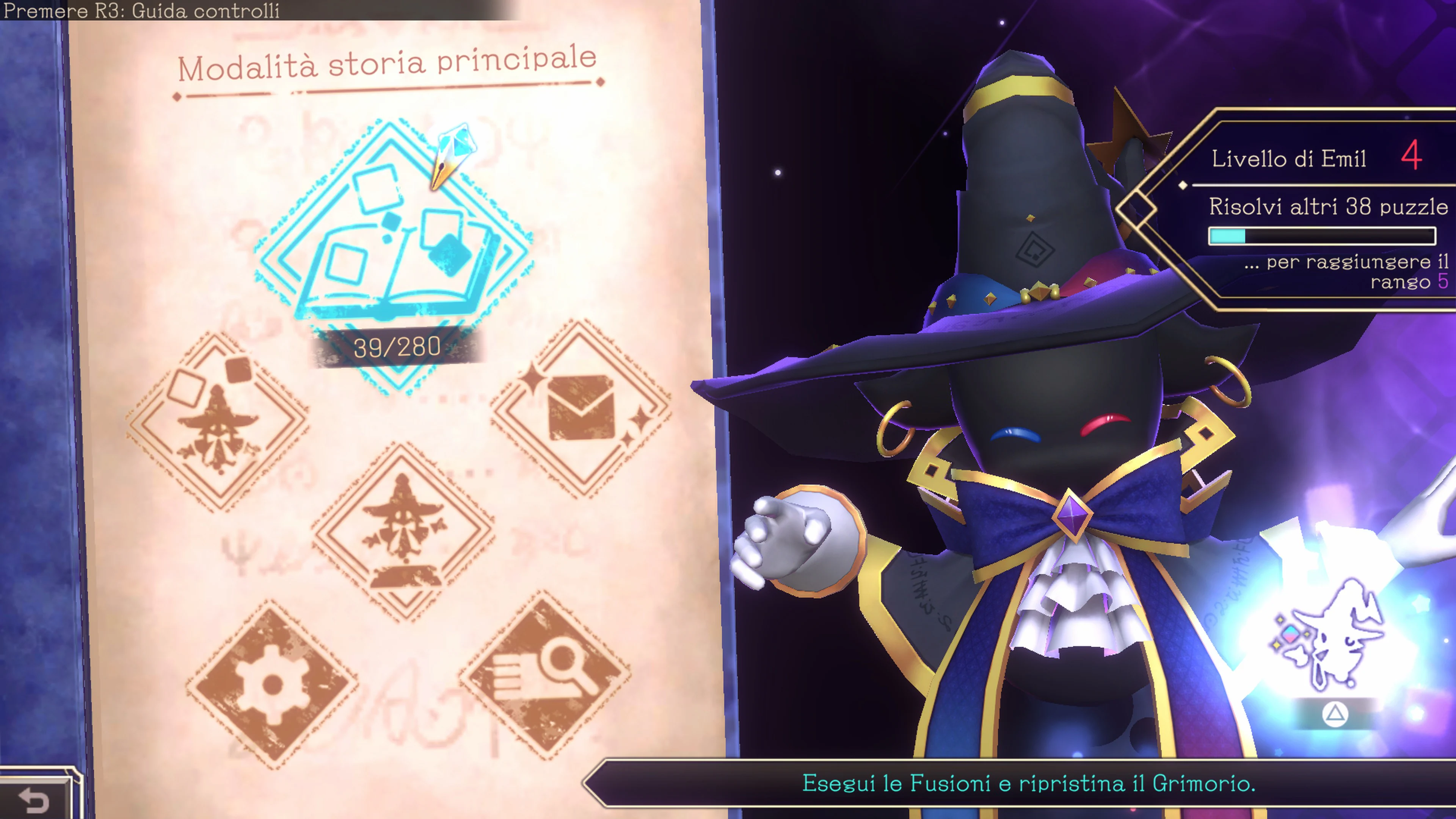Image resolution: width=1456 pixels, height=819 pixels.
Task: Select the Livello di Emil panel header
Action: click(x=1289, y=159)
